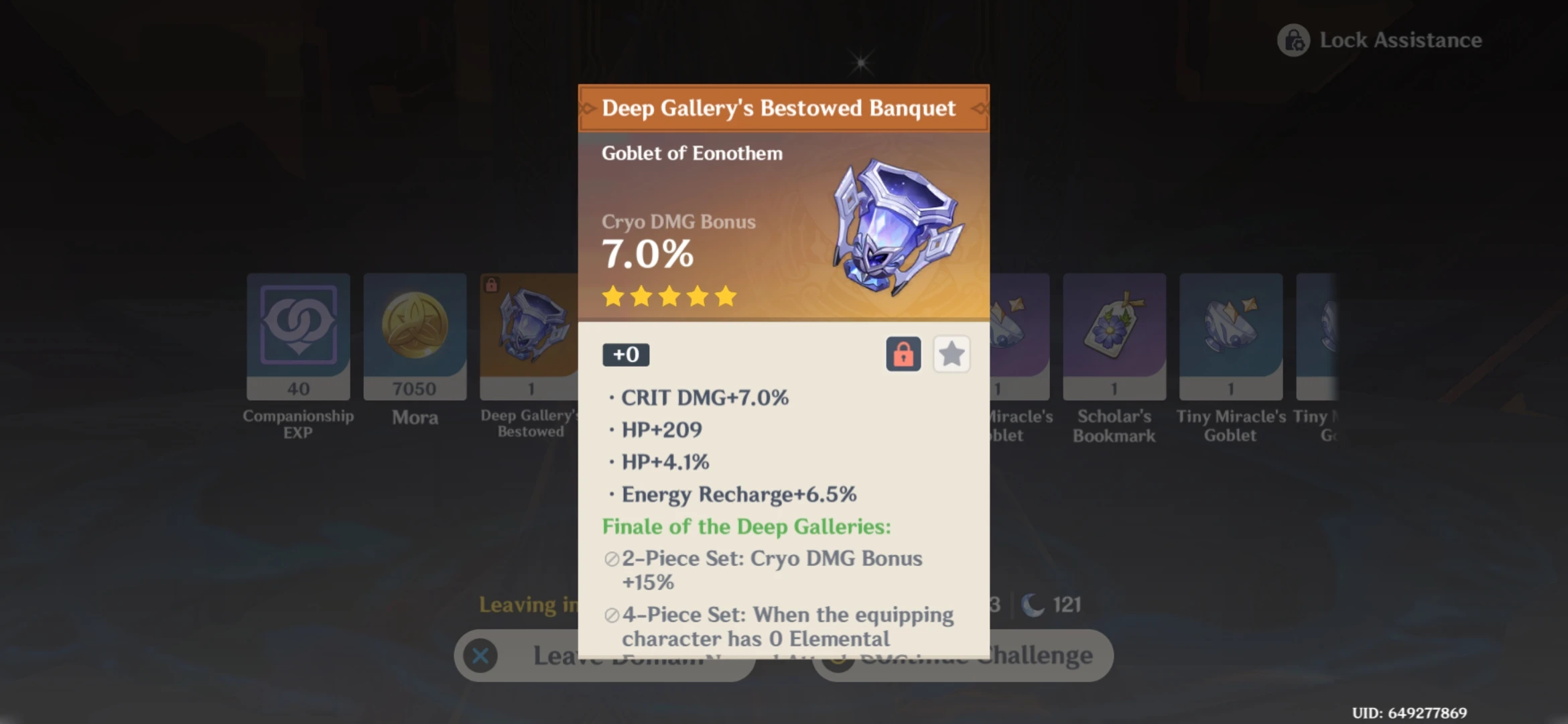Screen dimensions: 1568x724
Task: Click the X icon on Leave Domain
Action: coord(480,656)
